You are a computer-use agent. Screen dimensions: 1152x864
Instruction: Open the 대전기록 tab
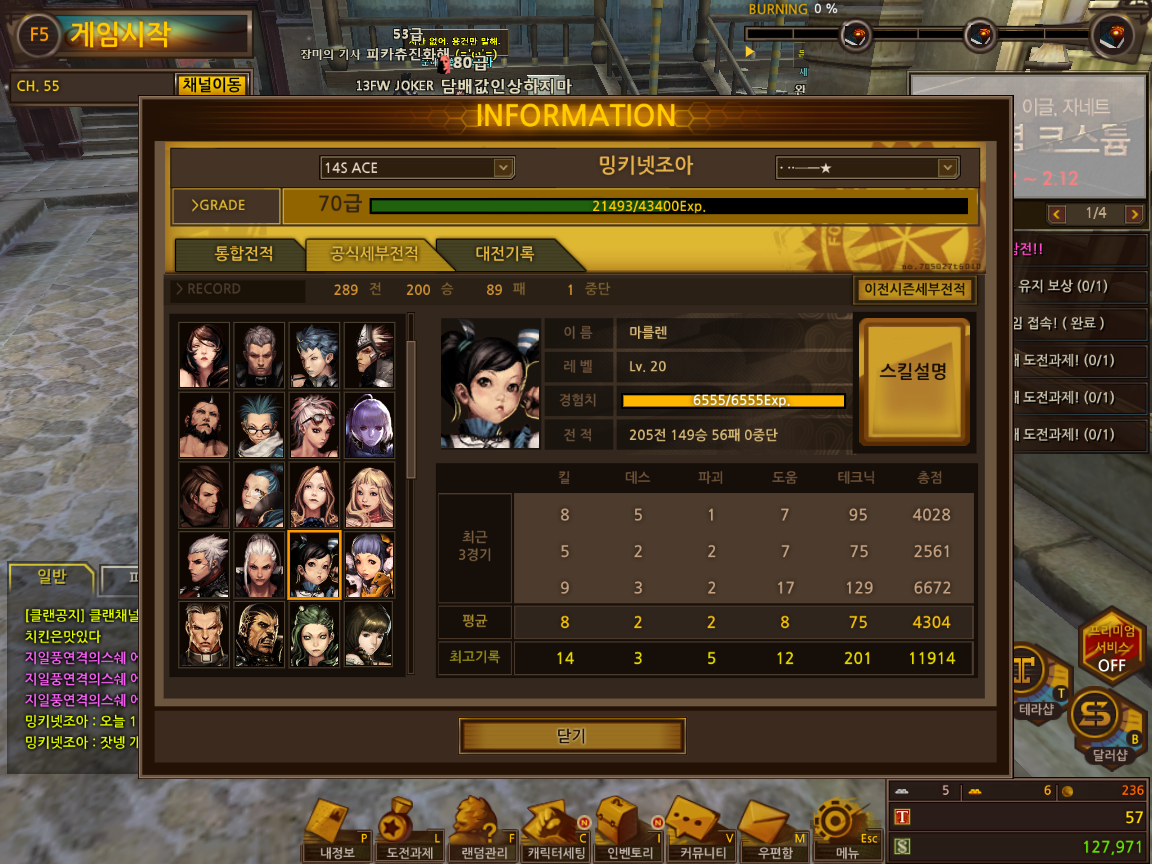504,254
